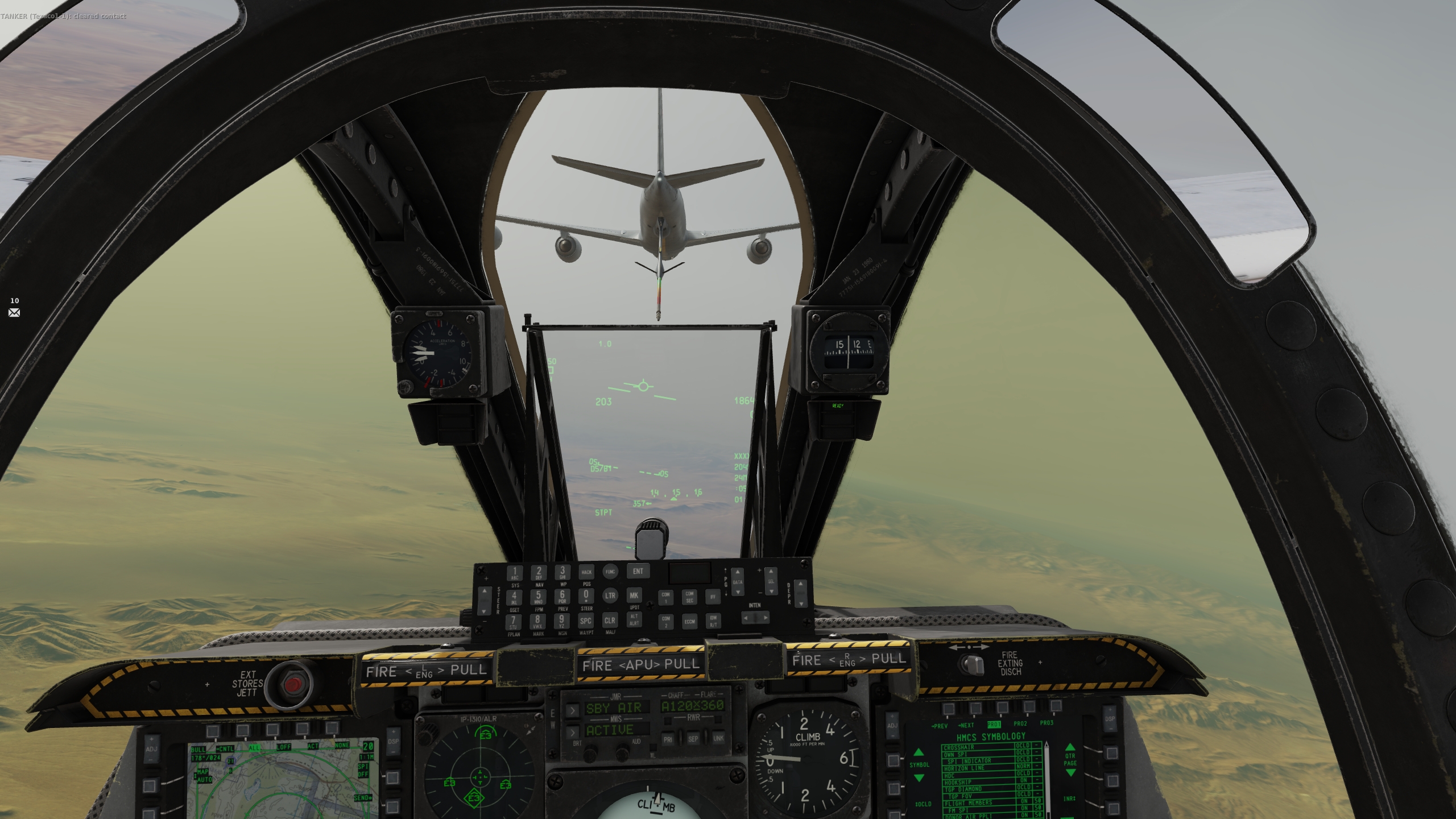The width and height of the screenshot is (1456, 819).
Task: Open the message envelope icon on screen edge
Action: tap(14, 313)
